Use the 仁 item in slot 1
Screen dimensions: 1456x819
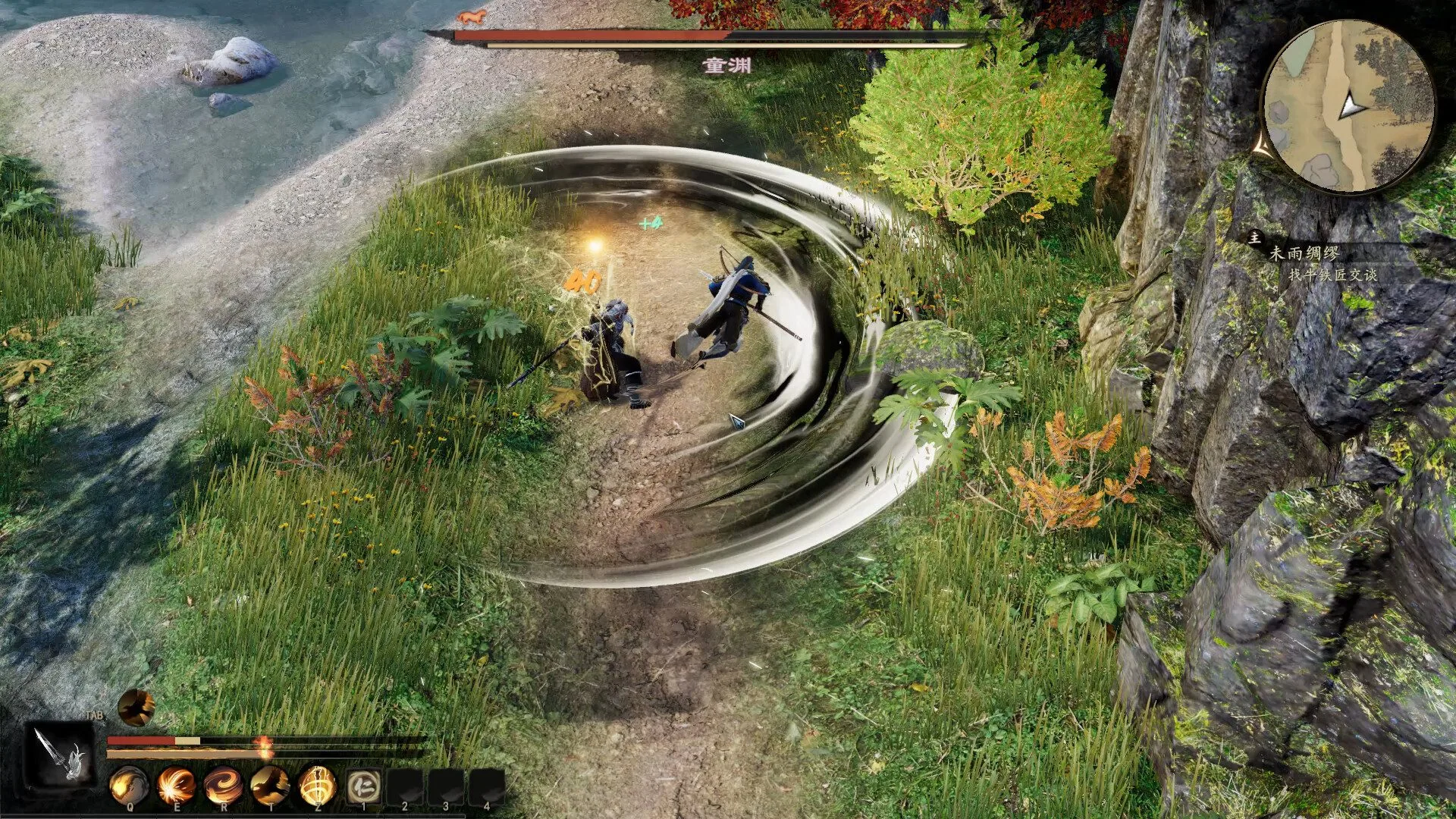(x=364, y=786)
